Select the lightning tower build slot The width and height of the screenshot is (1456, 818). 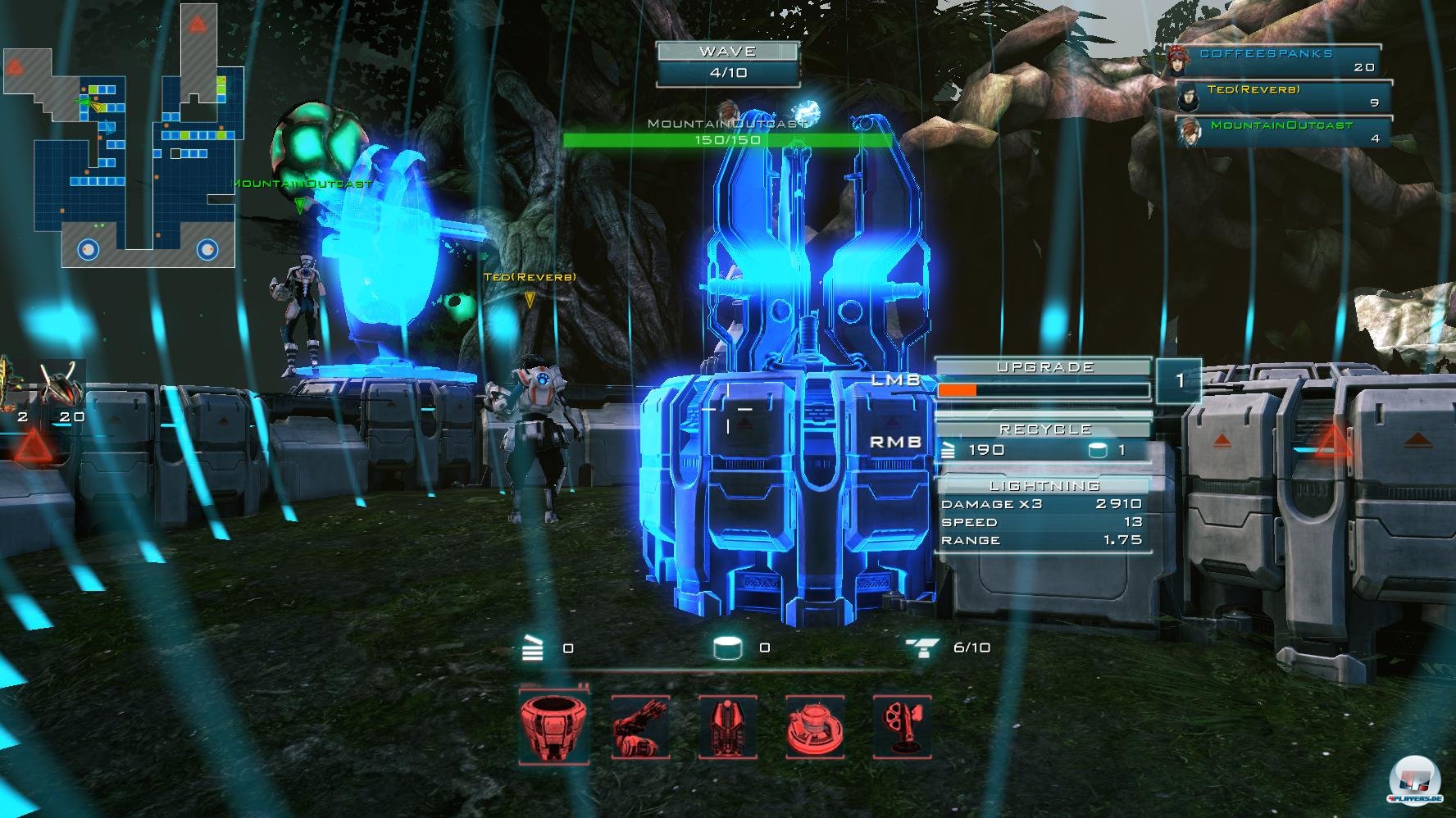click(728, 726)
